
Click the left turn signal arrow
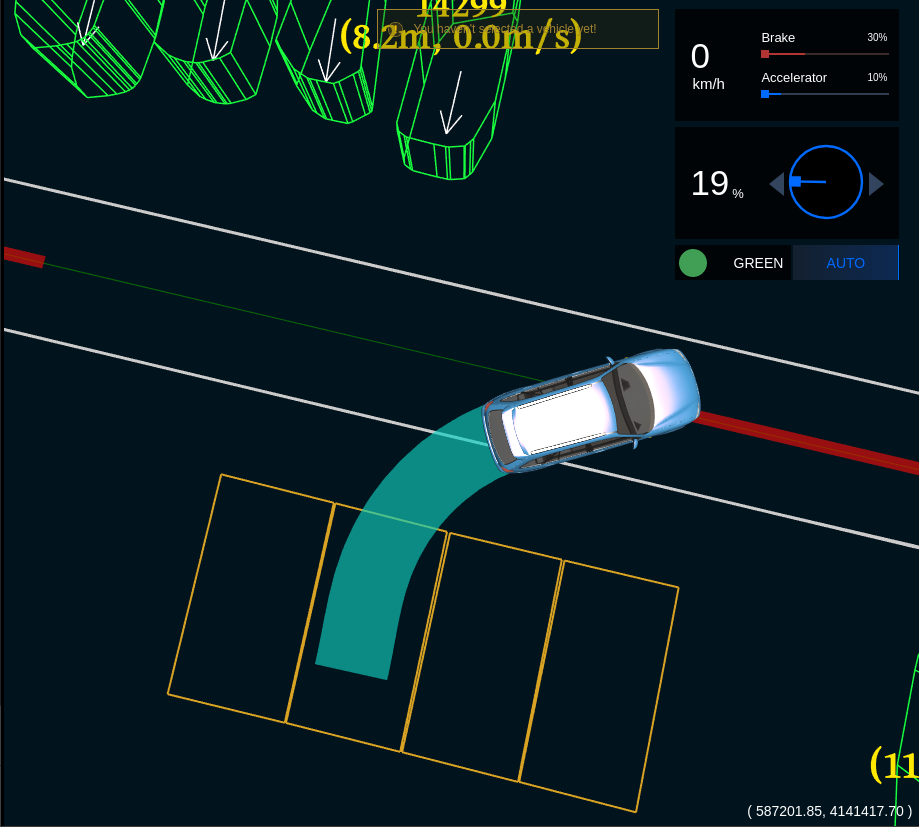776,184
